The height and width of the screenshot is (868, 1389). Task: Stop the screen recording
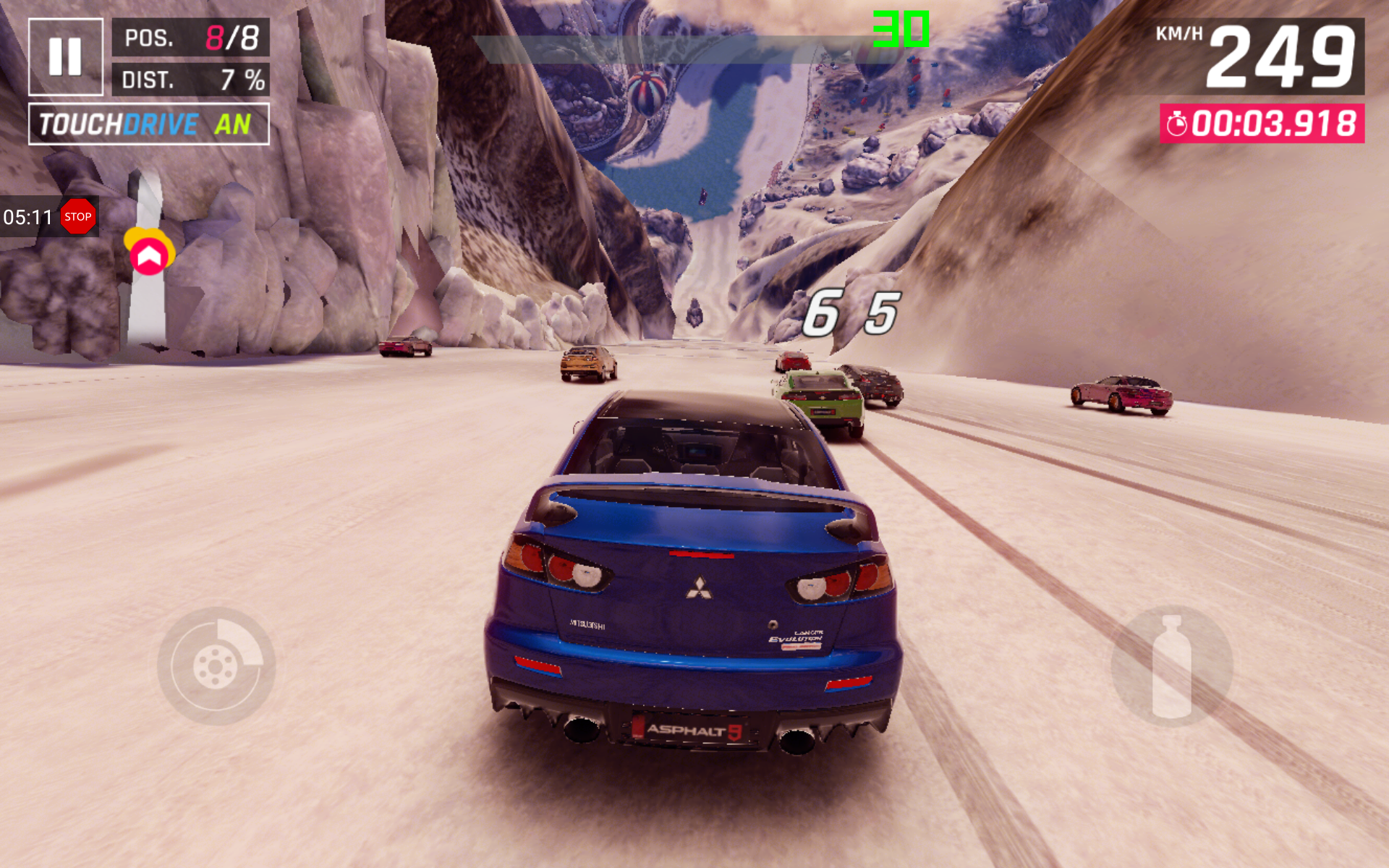pyautogui.click(x=78, y=216)
